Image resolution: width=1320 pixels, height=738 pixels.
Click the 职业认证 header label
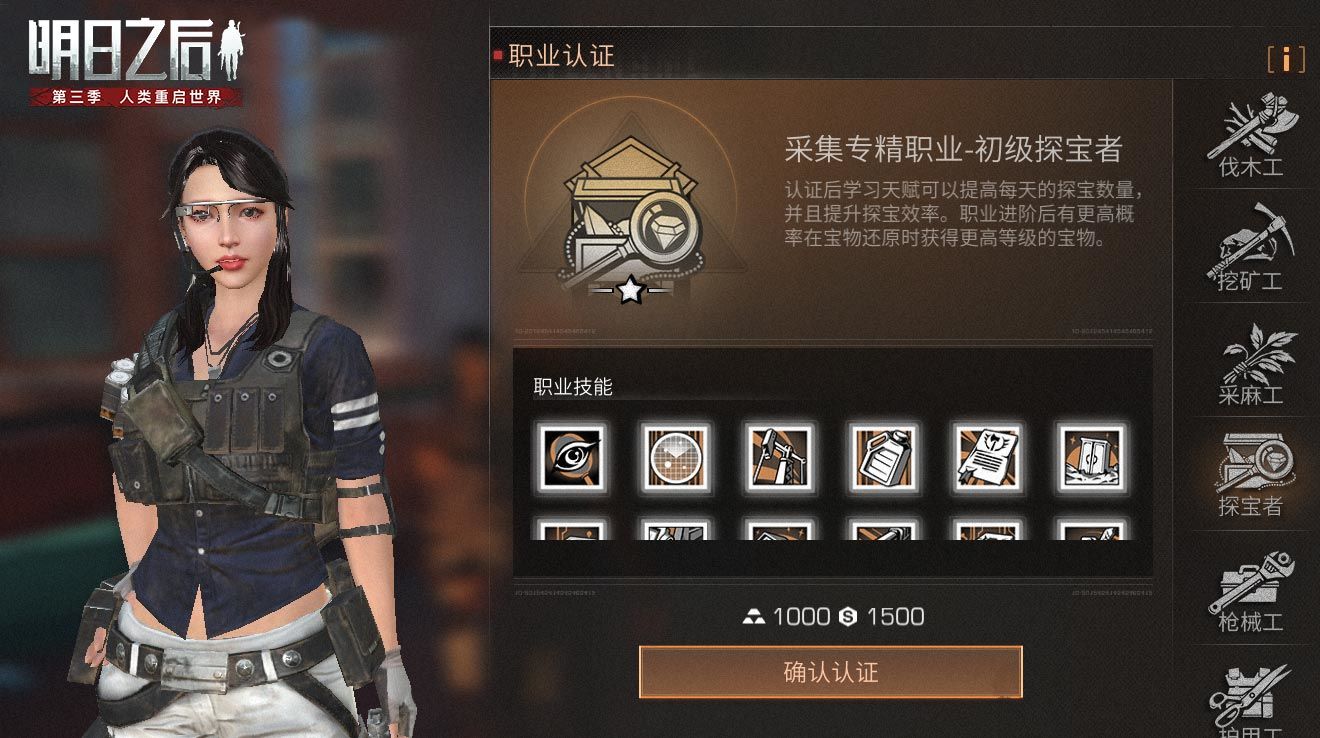point(540,57)
